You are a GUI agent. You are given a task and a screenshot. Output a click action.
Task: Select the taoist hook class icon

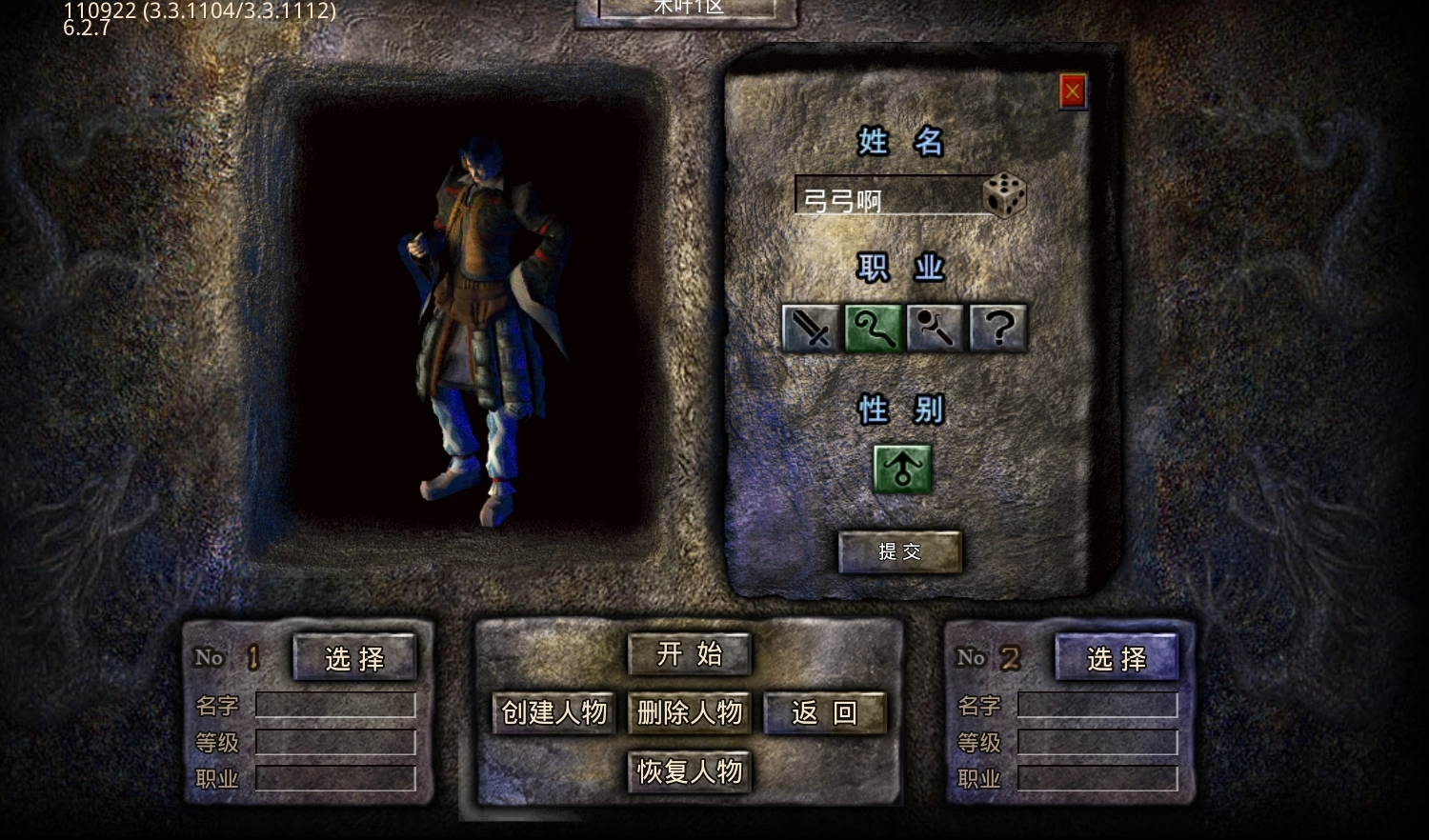pos(872,328)
